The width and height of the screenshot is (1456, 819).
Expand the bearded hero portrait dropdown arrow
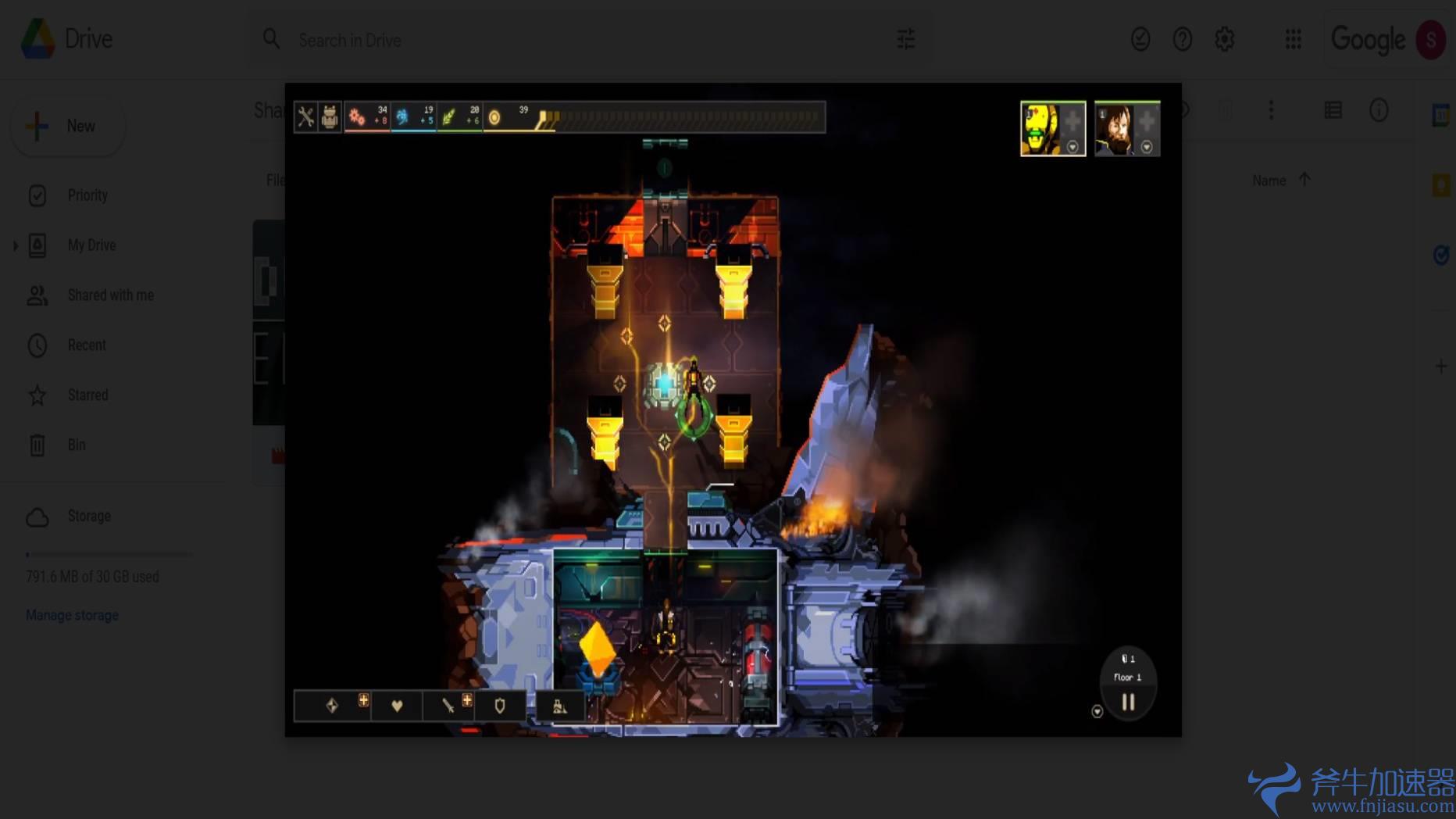1147,145
